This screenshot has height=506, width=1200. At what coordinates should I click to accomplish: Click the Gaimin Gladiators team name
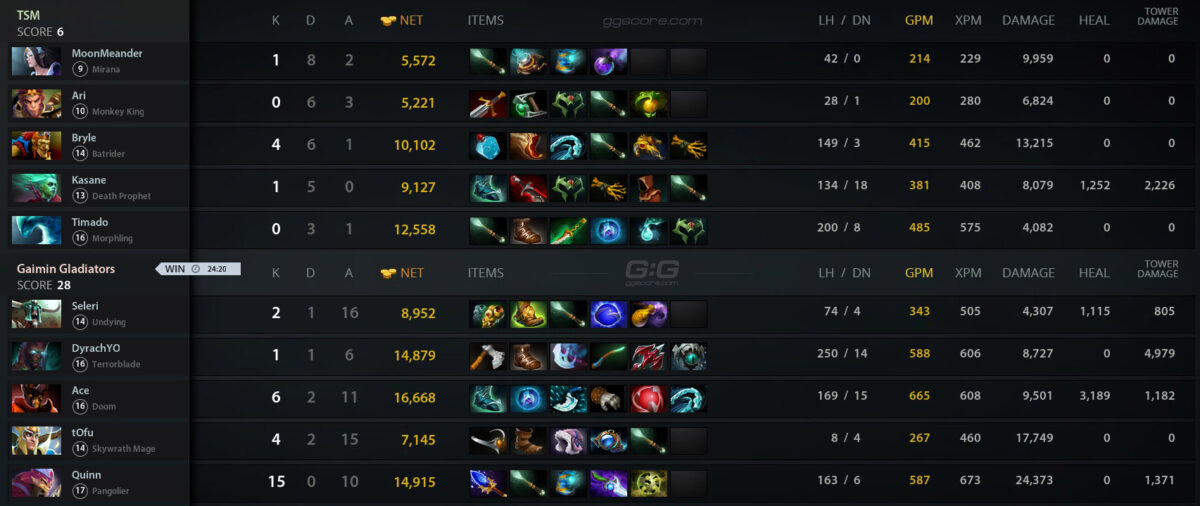(66, 269)
